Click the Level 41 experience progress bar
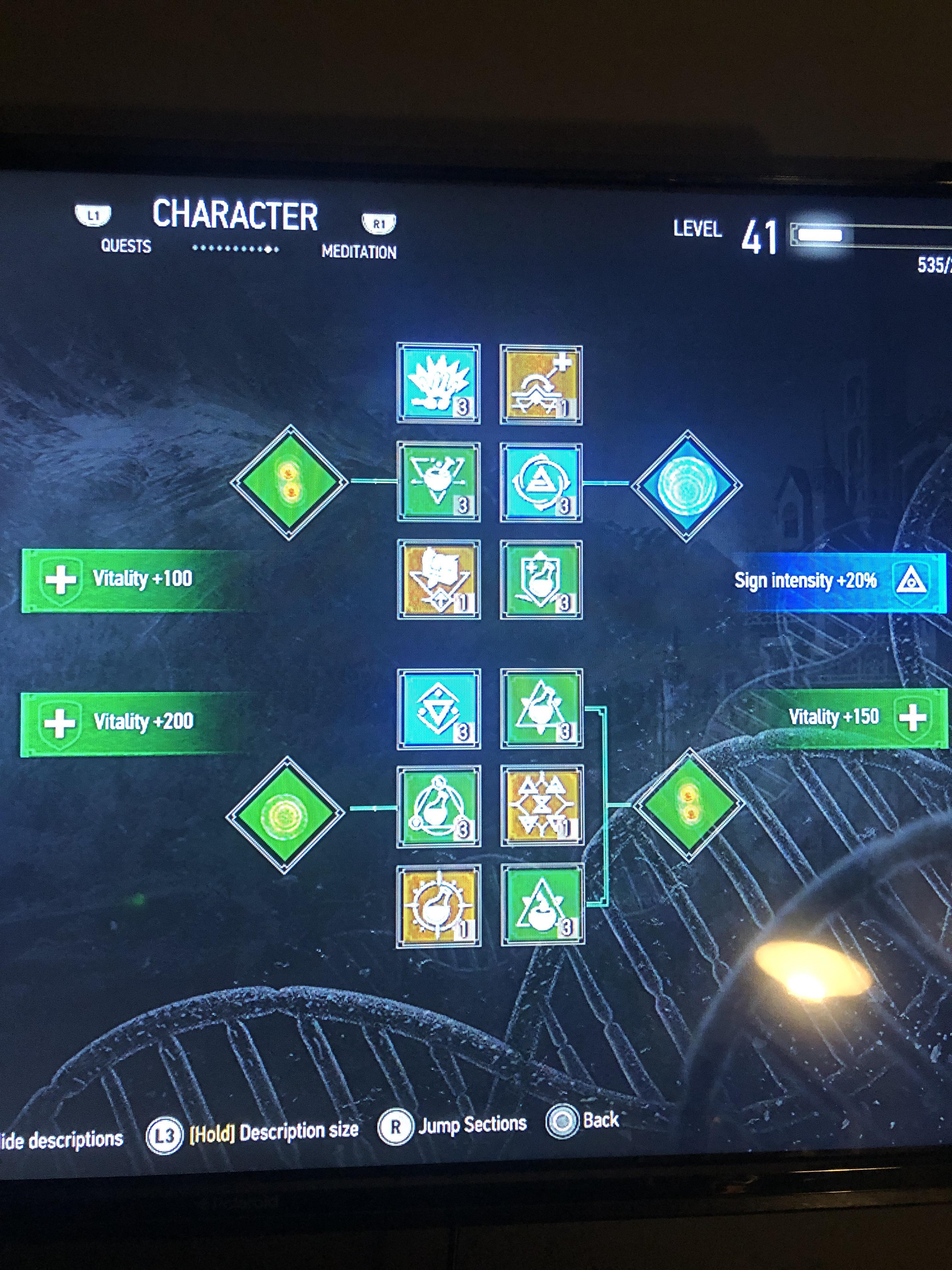 pyautogui.click(x=861, y=235)
